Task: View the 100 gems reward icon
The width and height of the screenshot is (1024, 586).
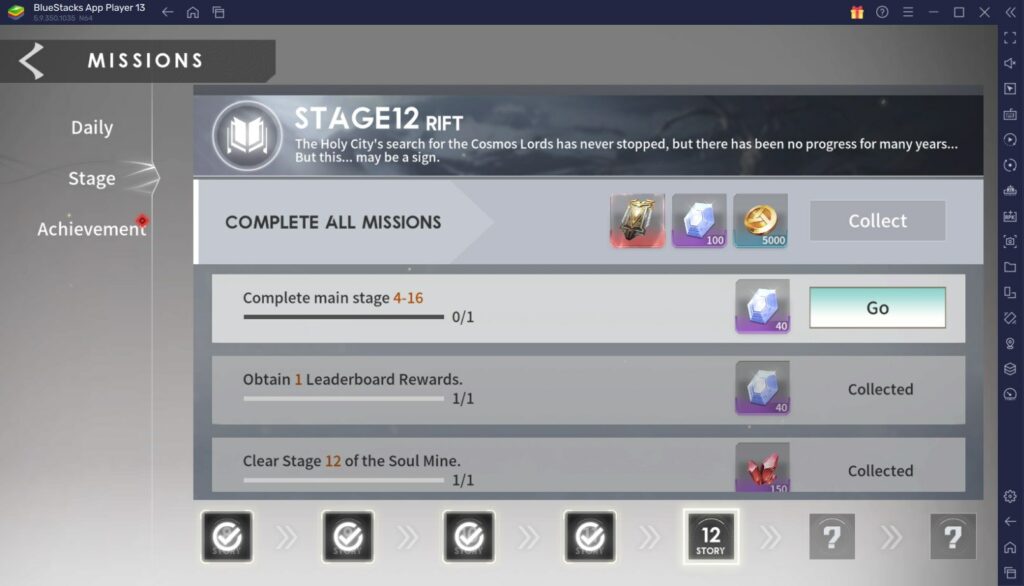Action: [699, 220]
